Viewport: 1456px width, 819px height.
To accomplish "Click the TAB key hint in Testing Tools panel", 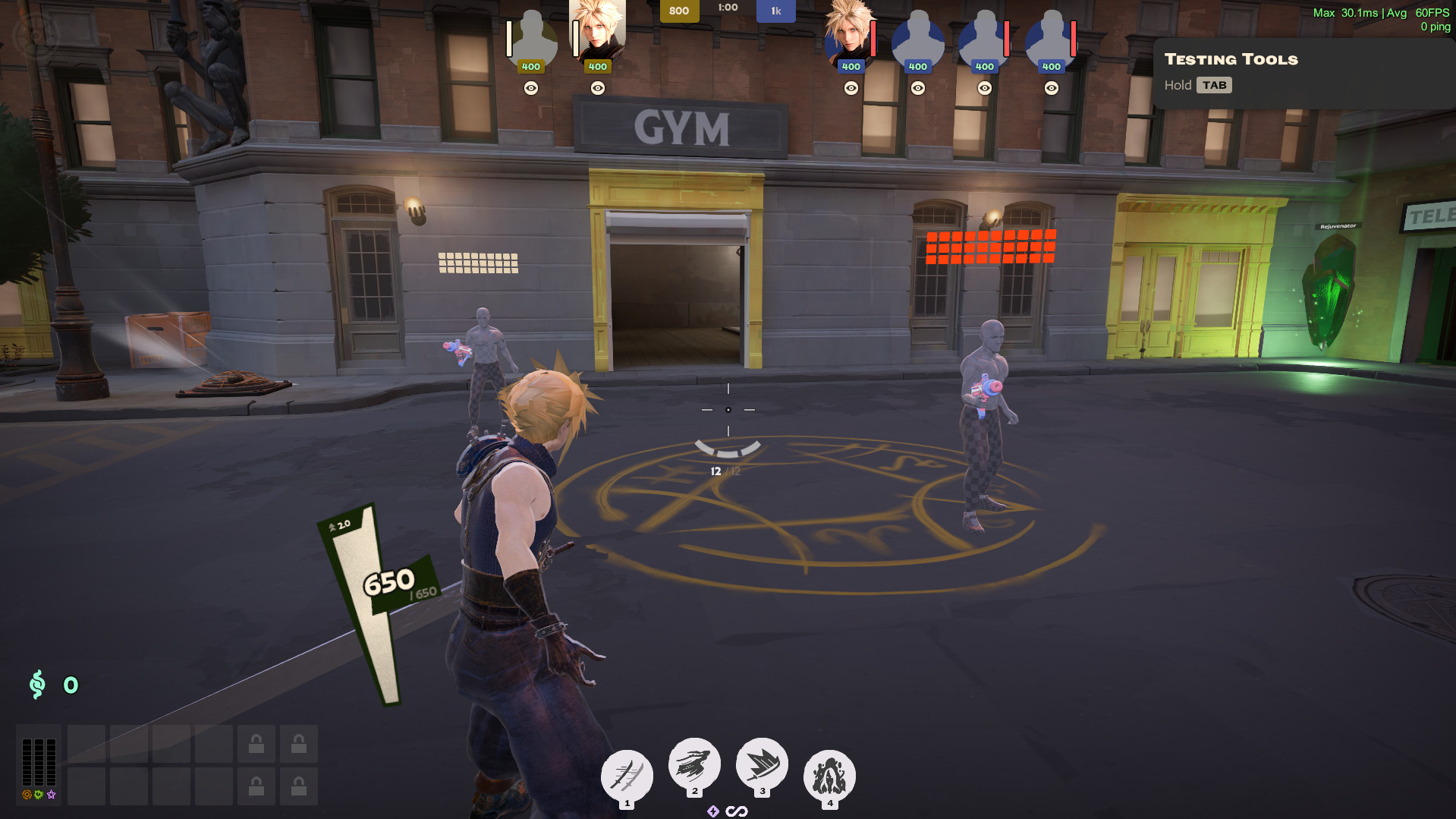I will tap(1215, 85).
